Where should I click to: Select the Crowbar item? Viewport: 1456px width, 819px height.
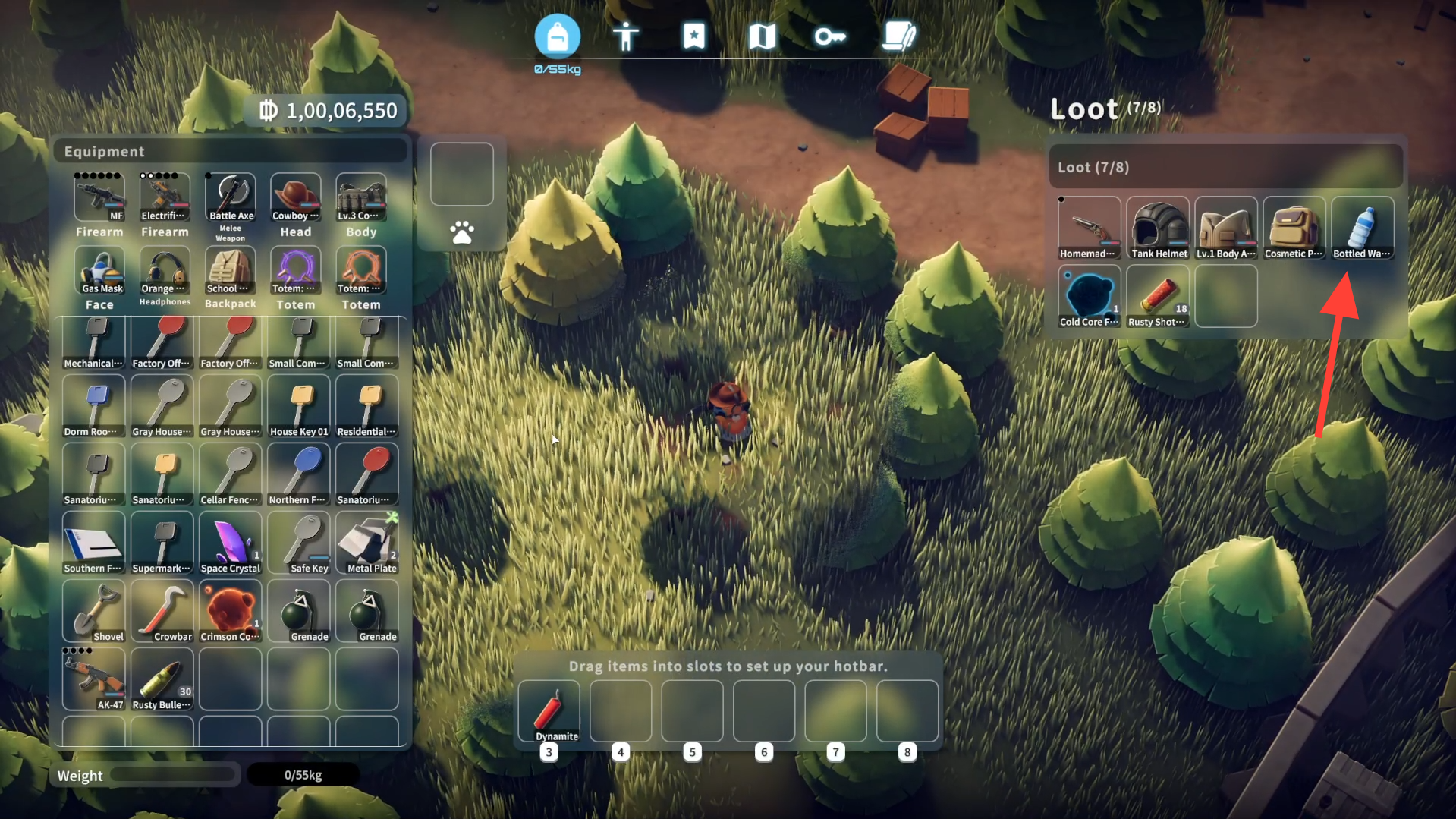click(162, 611)
